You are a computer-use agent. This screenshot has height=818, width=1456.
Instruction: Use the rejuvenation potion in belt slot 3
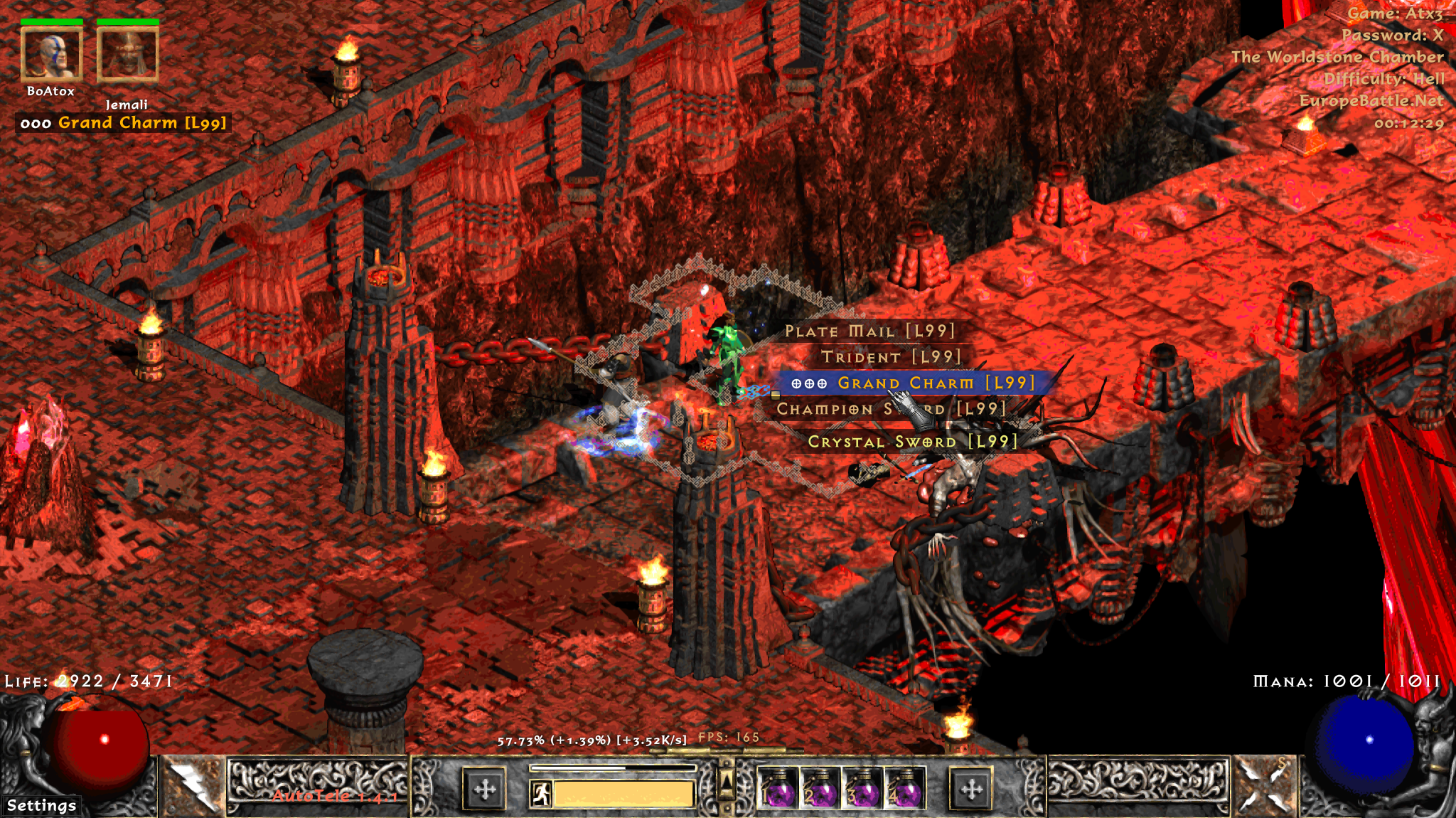(x=862, y=788)
